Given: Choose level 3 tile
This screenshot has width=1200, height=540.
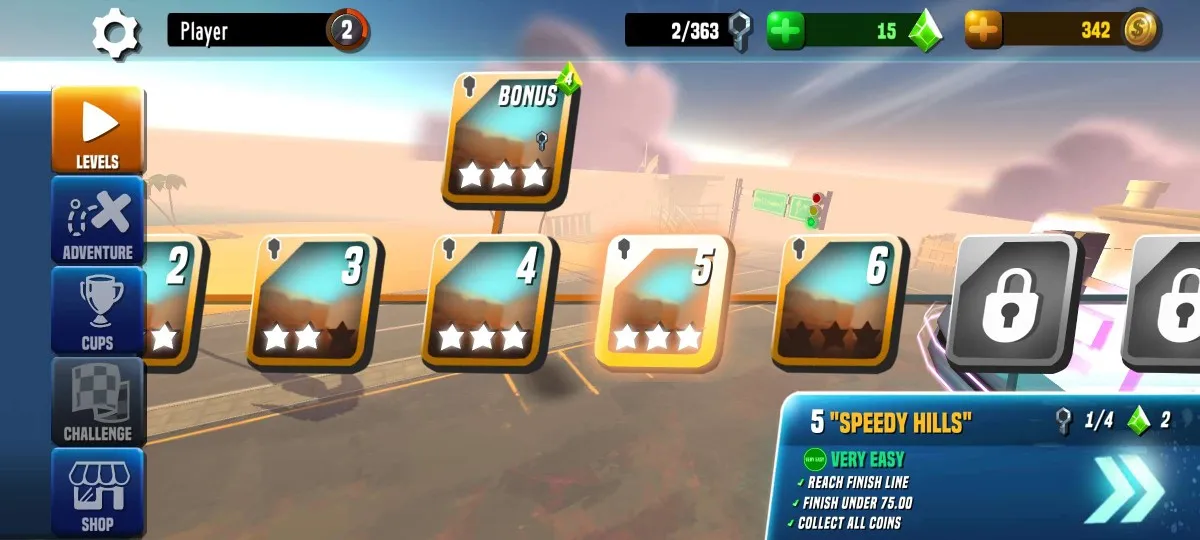Looking at the screenshot, I should 313,301.
